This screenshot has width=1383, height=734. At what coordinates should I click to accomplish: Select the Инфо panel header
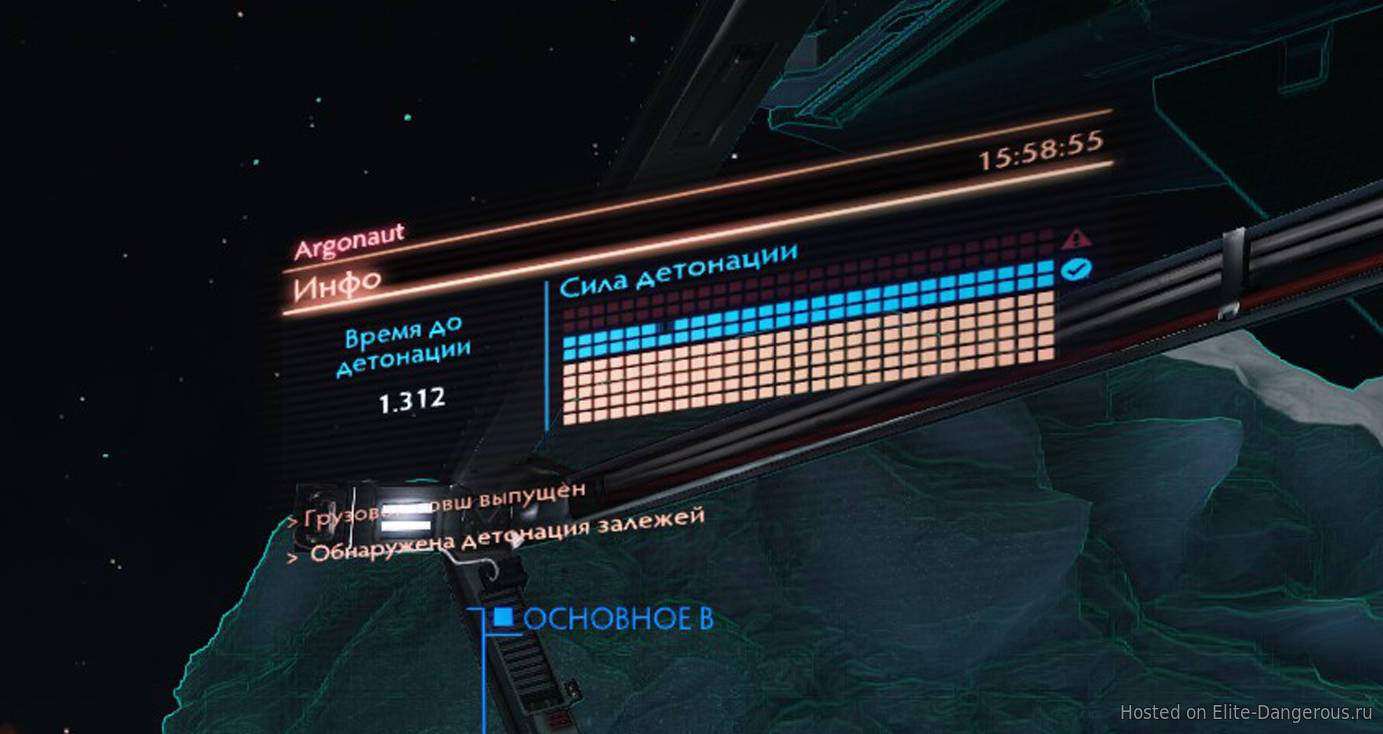click(x=337, y=283)
